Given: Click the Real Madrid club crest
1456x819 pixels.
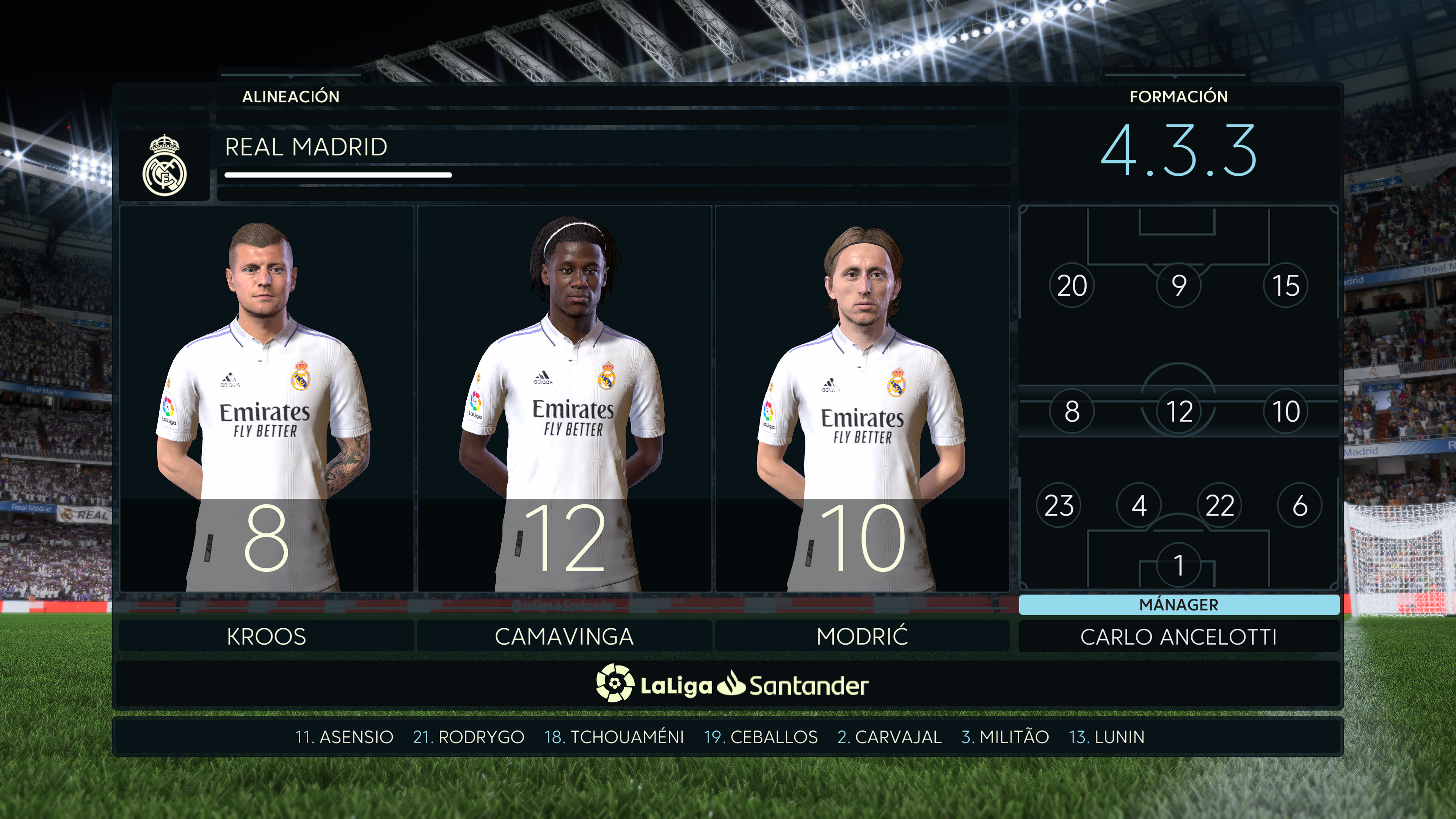Looking at the screenshot, I should pyautogui.click(x=165, y=165).
